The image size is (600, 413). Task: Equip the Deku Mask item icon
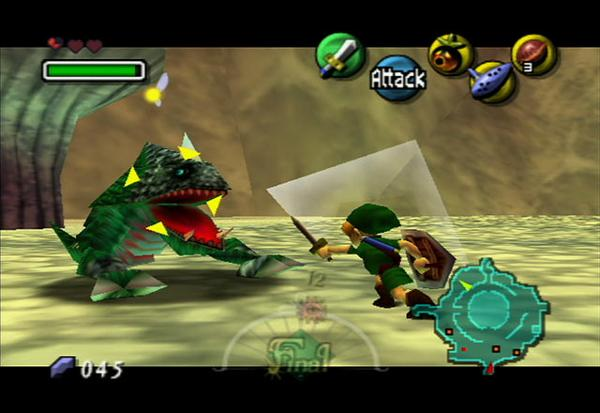(x=450, y=54)
